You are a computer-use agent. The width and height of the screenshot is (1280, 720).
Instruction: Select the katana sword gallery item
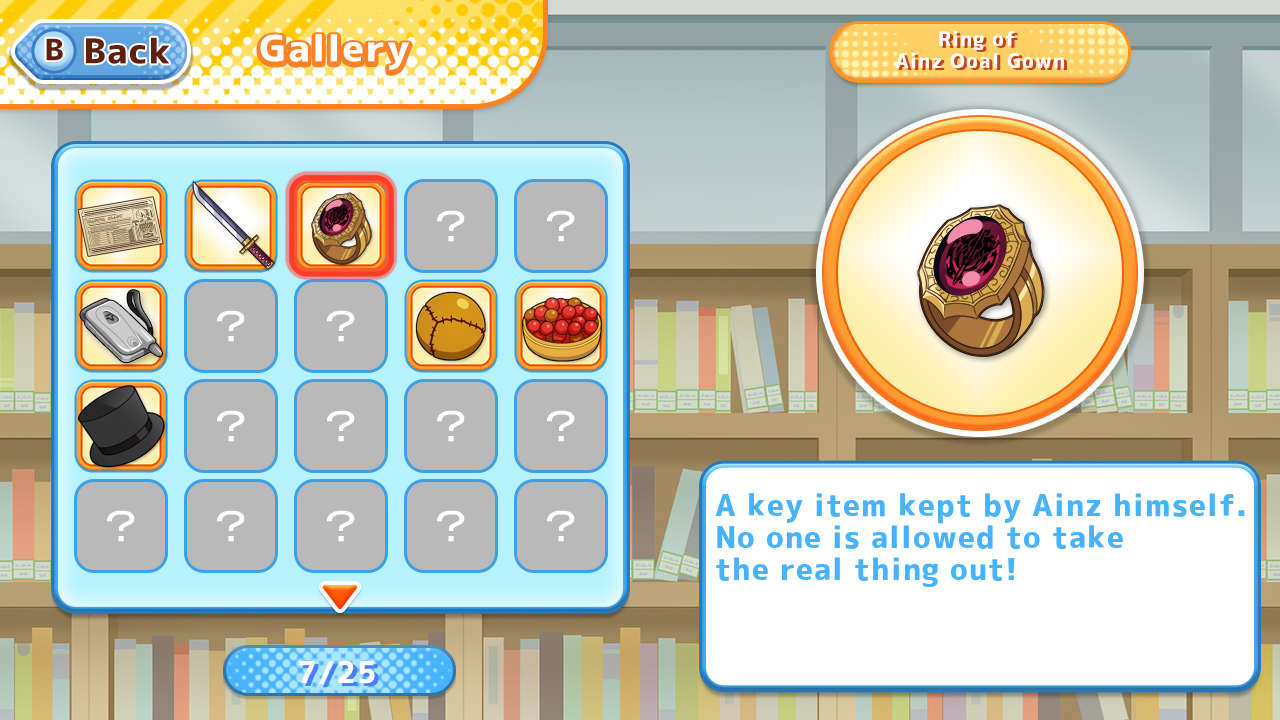[231, 226]
